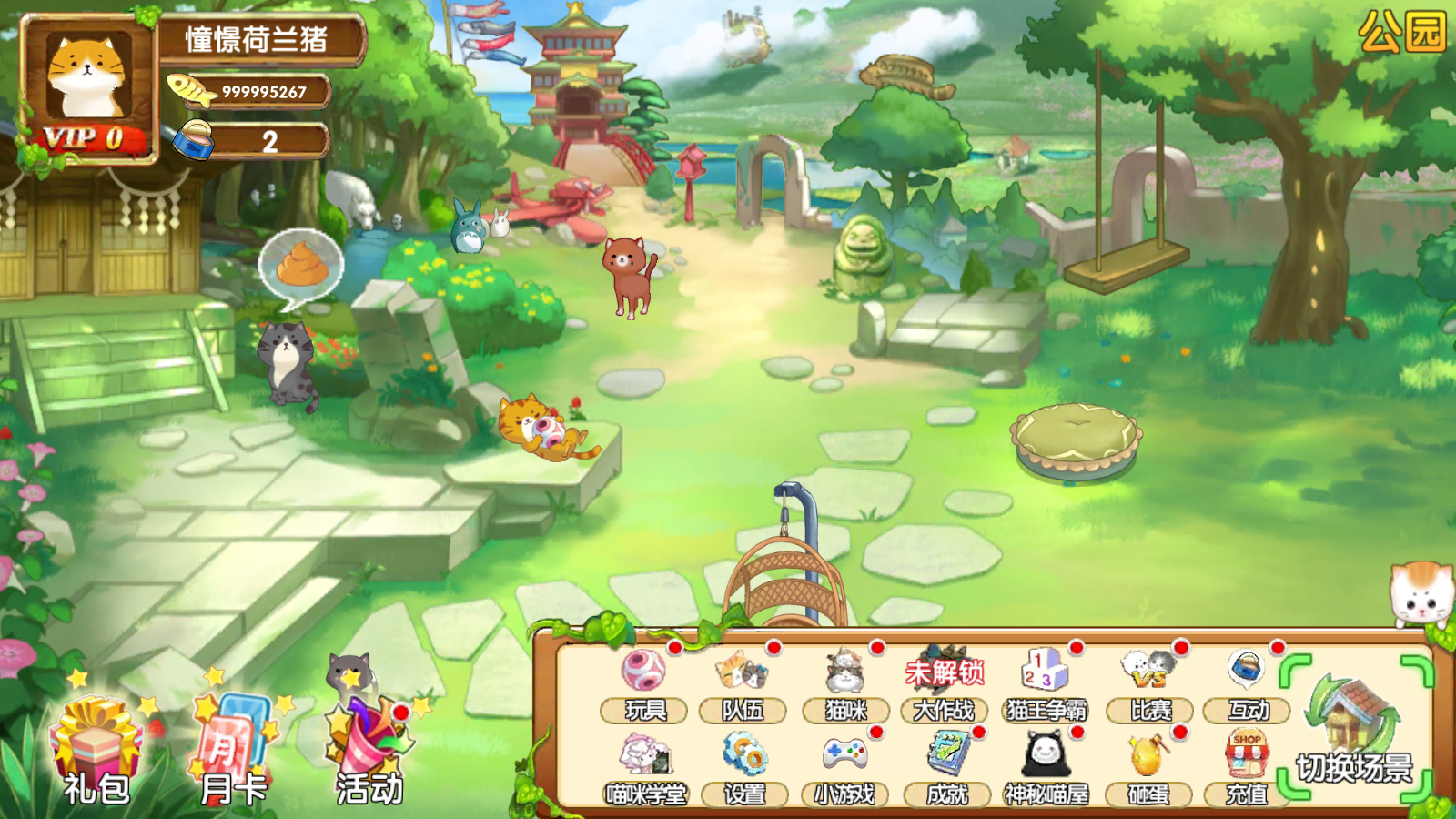Image resolution: width=1456 pixels, height=819 pixels.
Task: Open the 互动 interaction menu
Action: [1248, 684]
